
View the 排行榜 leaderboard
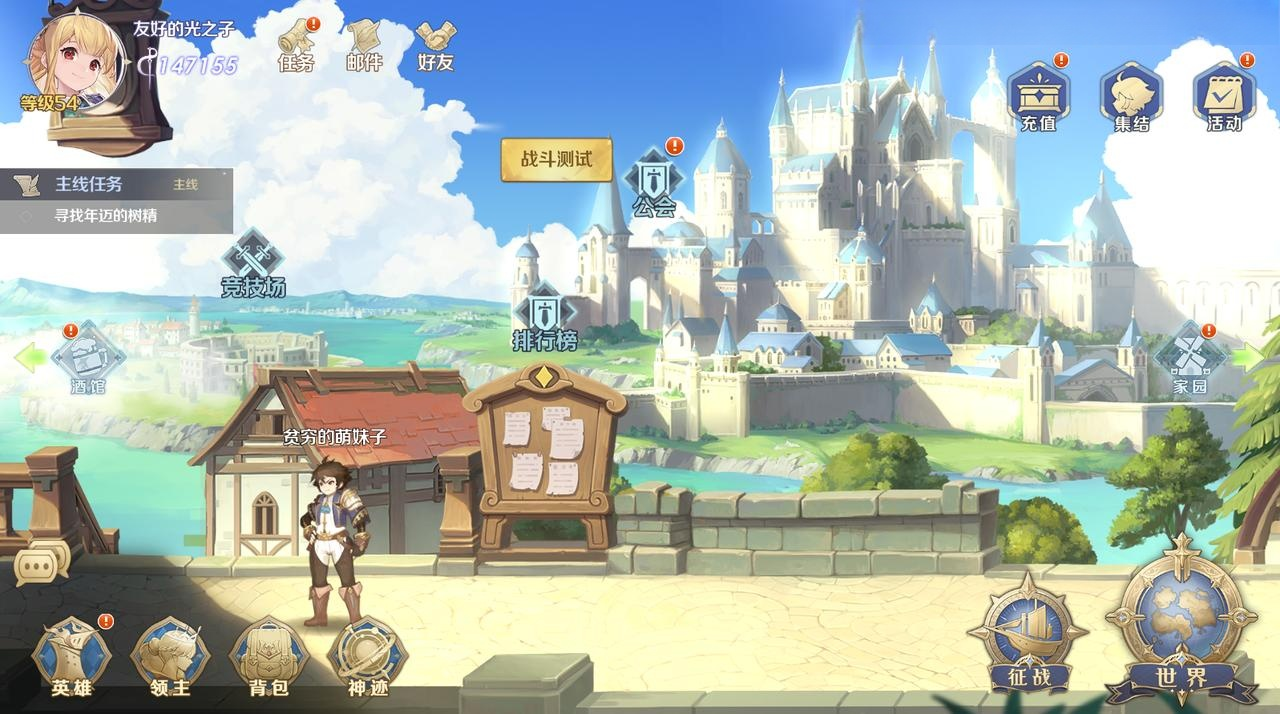[x=545, y=318]
